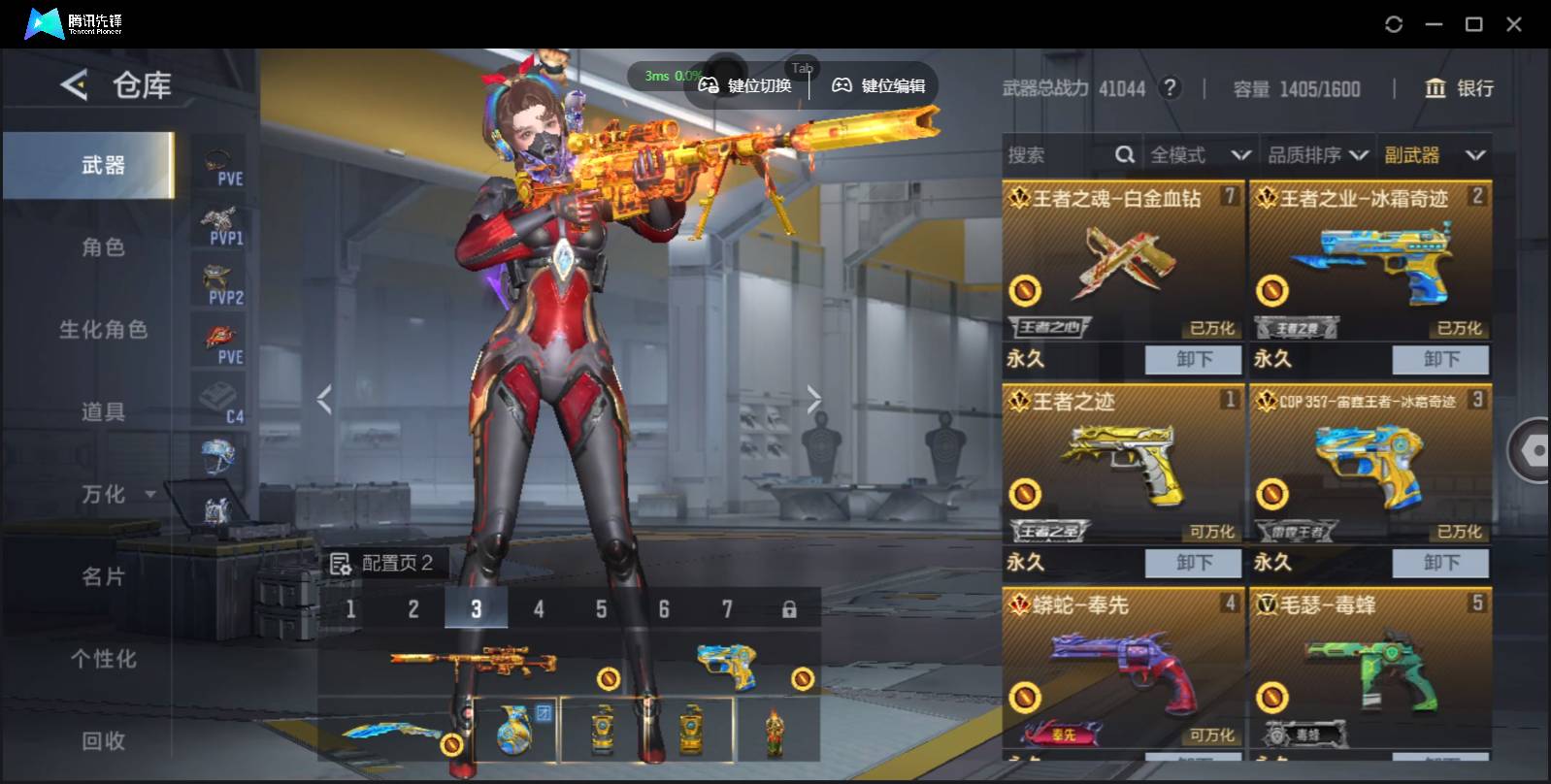This screenshot has height=784, width=1551.
Task: Open the 回收 section
Action: [103, 741]
